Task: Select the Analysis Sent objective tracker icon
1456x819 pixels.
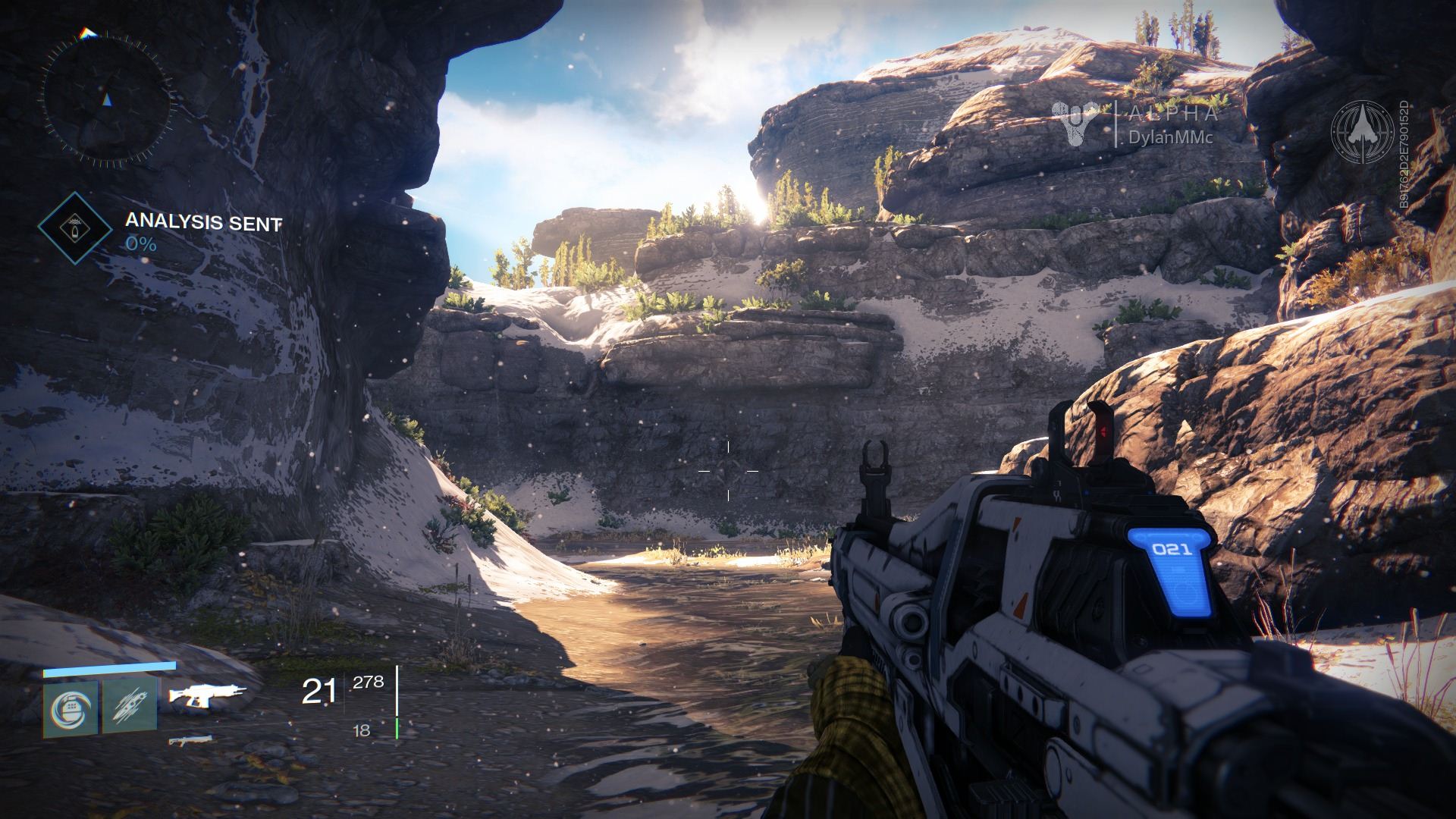Action: point(74,227)
